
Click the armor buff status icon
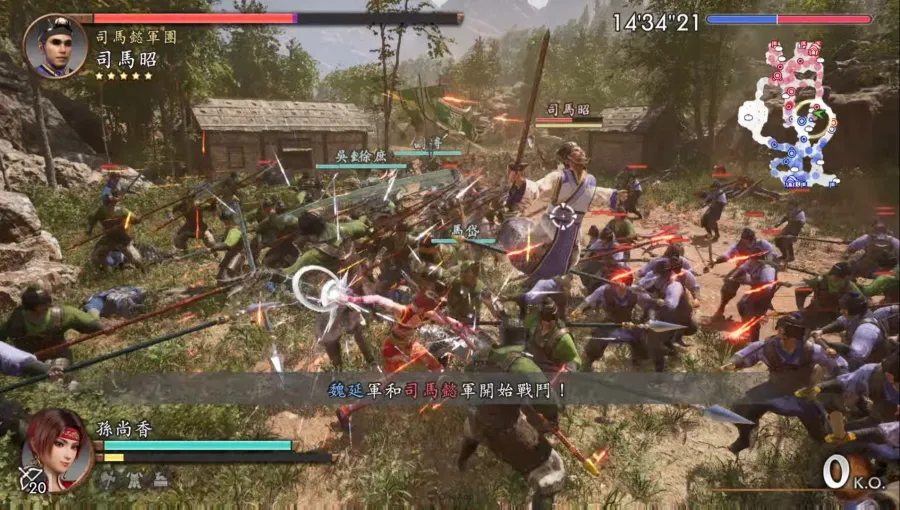point(134,480)
